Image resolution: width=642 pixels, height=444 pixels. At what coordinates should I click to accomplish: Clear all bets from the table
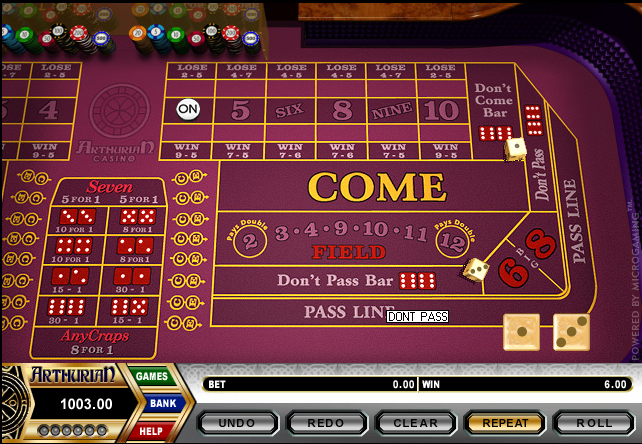click(416, 423)
